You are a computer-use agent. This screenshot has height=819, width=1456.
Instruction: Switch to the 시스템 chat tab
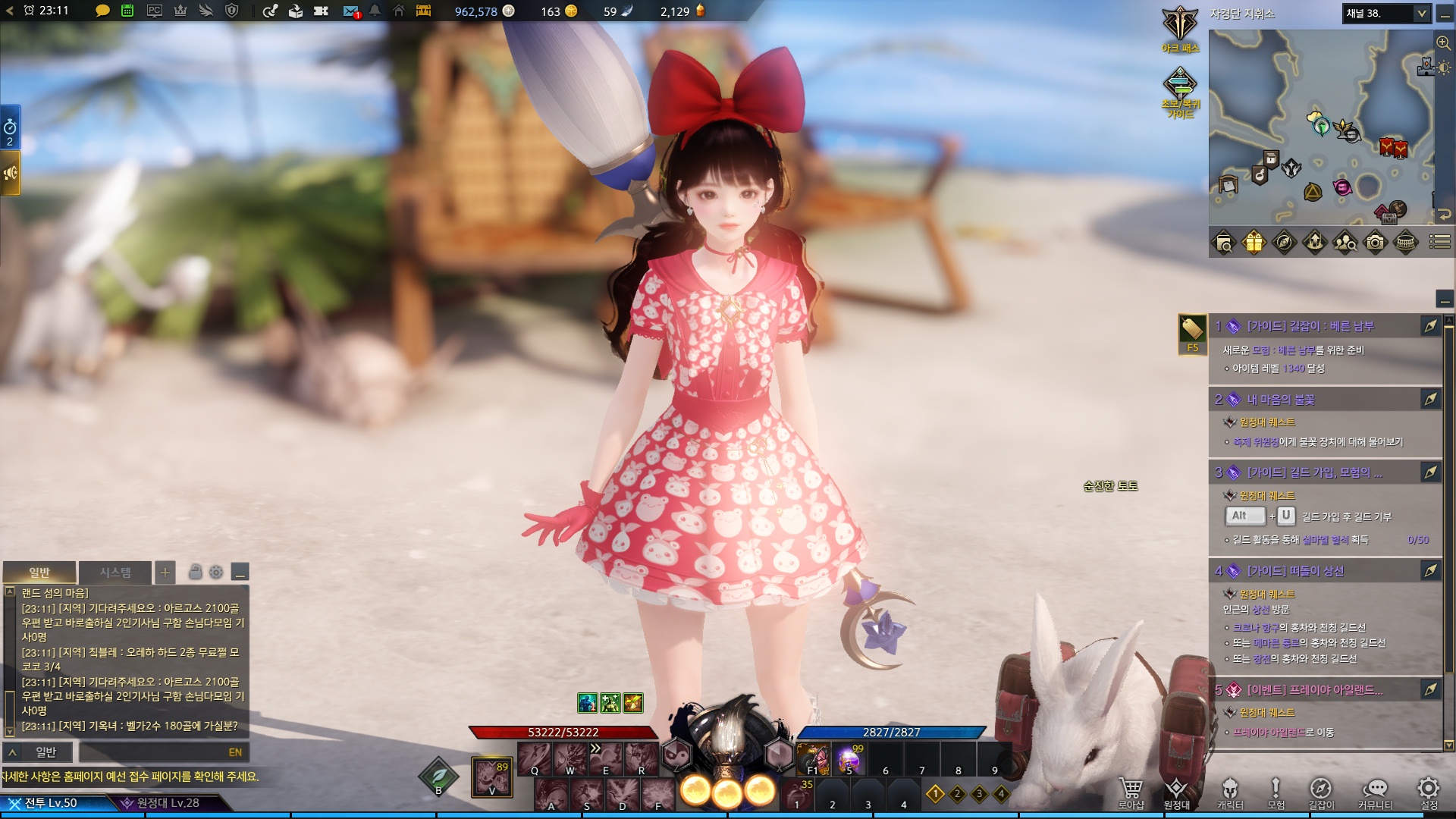click(x=115, y=573)
